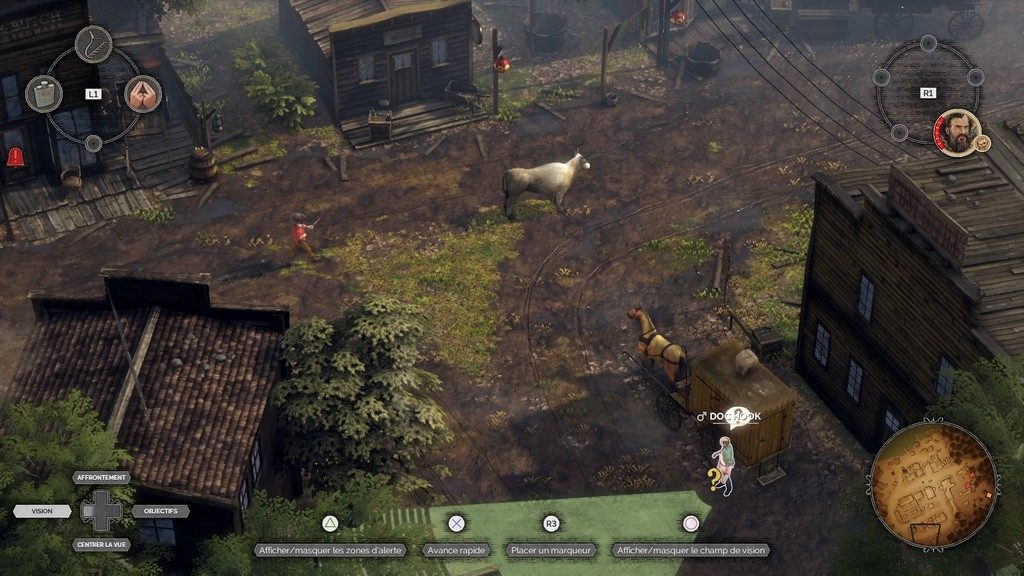
Task: Choose Placer un marqueur
Action: pyautogui.click(x=551, y=550)
